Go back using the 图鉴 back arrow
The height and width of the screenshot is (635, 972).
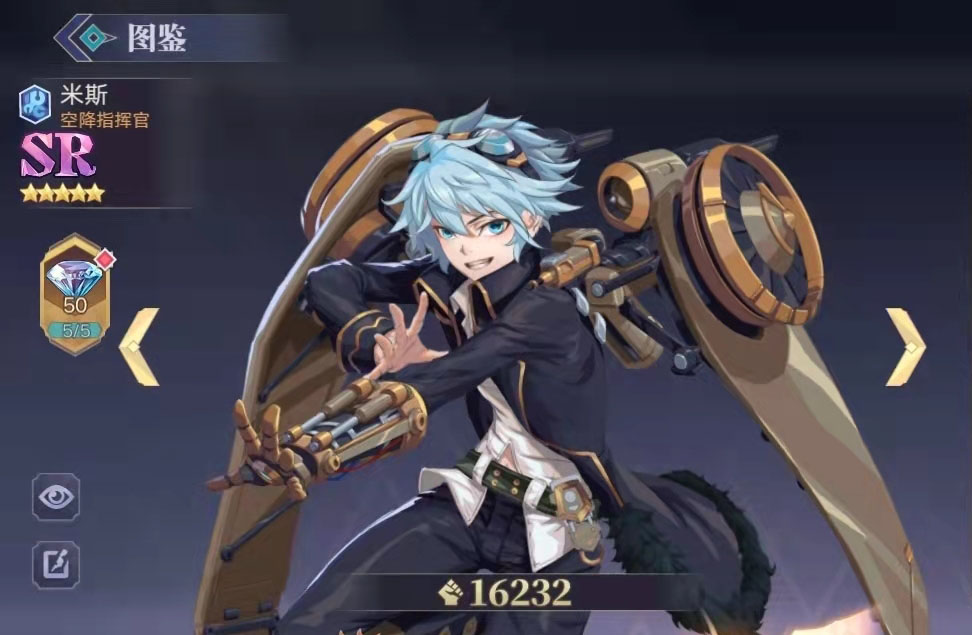click(88, 38)
